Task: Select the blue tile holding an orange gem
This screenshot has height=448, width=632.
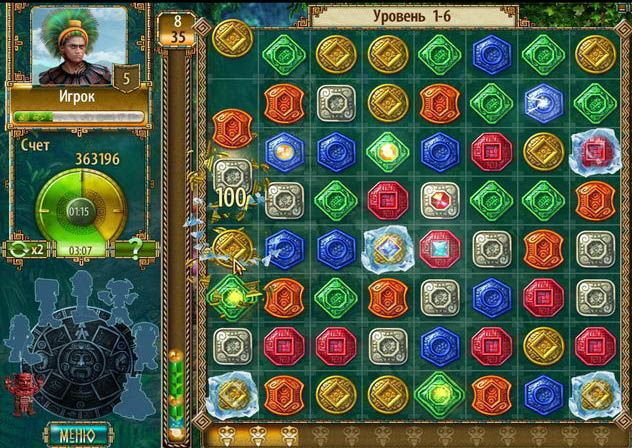Action: coord(284,151)
